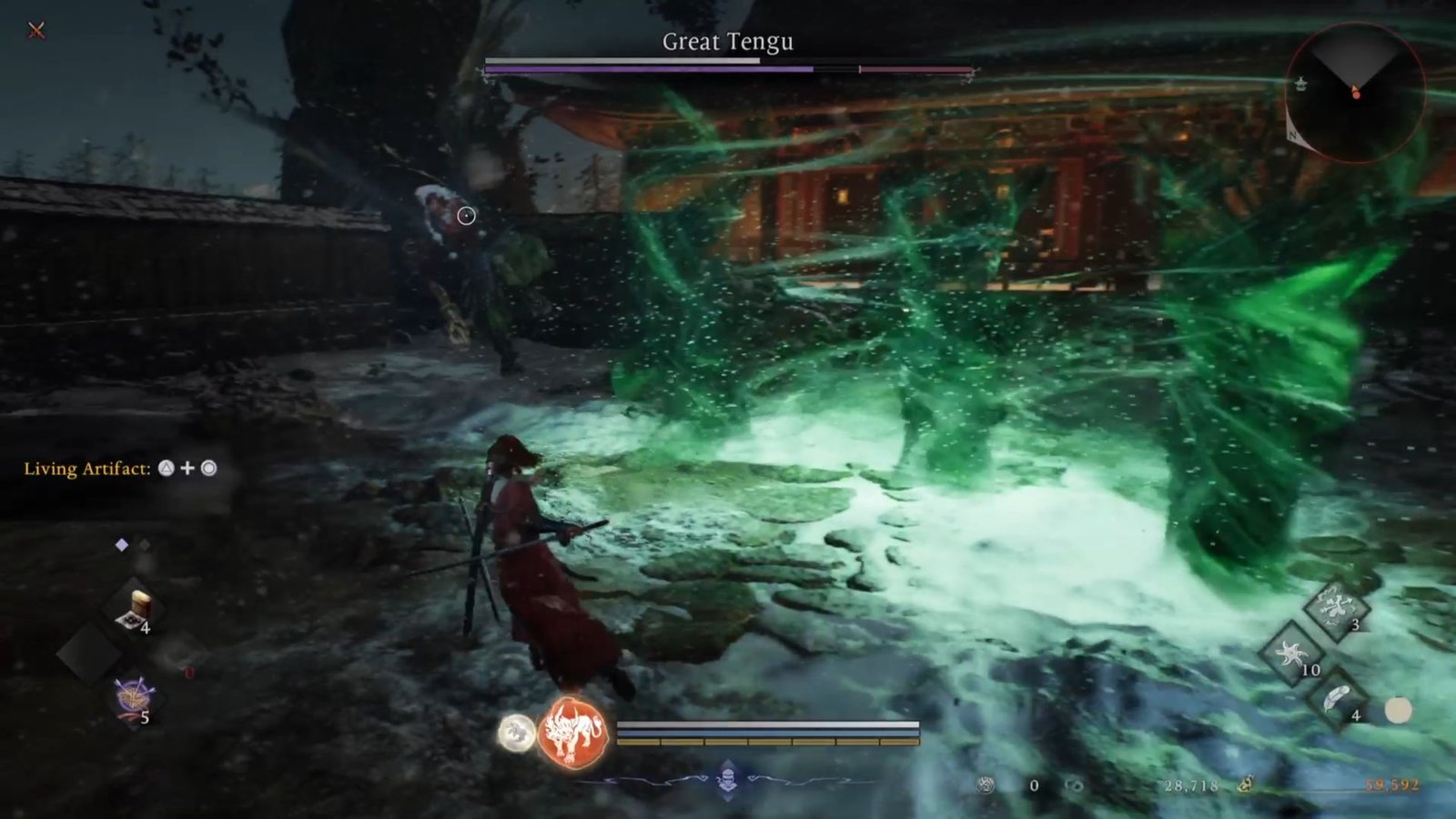This screenshot has height=819, width=1456.
Task: Click the amrita icon beside 59,592
Action: pyautogui.click(x=1247, y=784)
